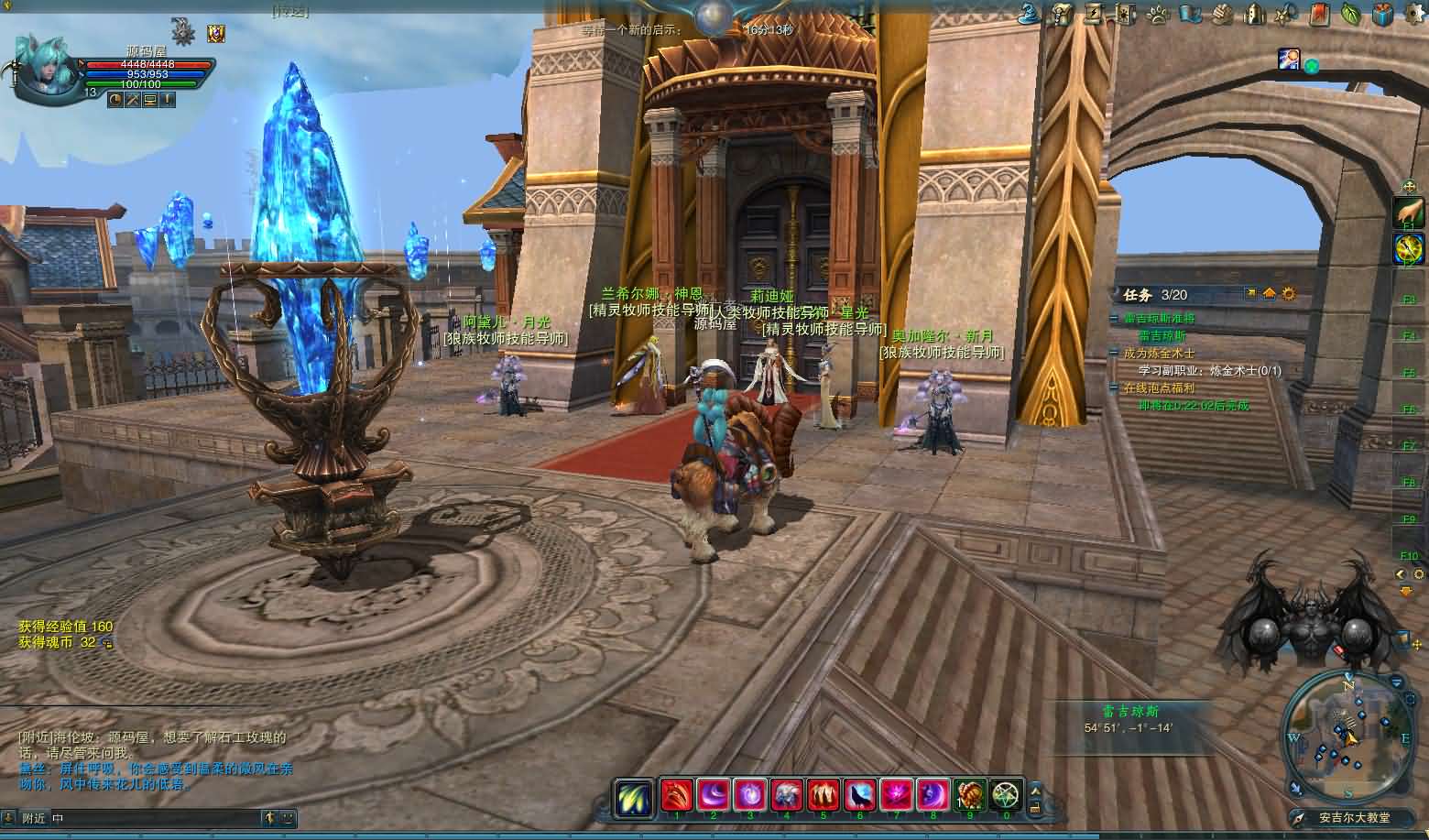The image size is (1429, 840).
Task: Select the 在线泡点福利 quest entry
Action: (x=1160, y=388)
